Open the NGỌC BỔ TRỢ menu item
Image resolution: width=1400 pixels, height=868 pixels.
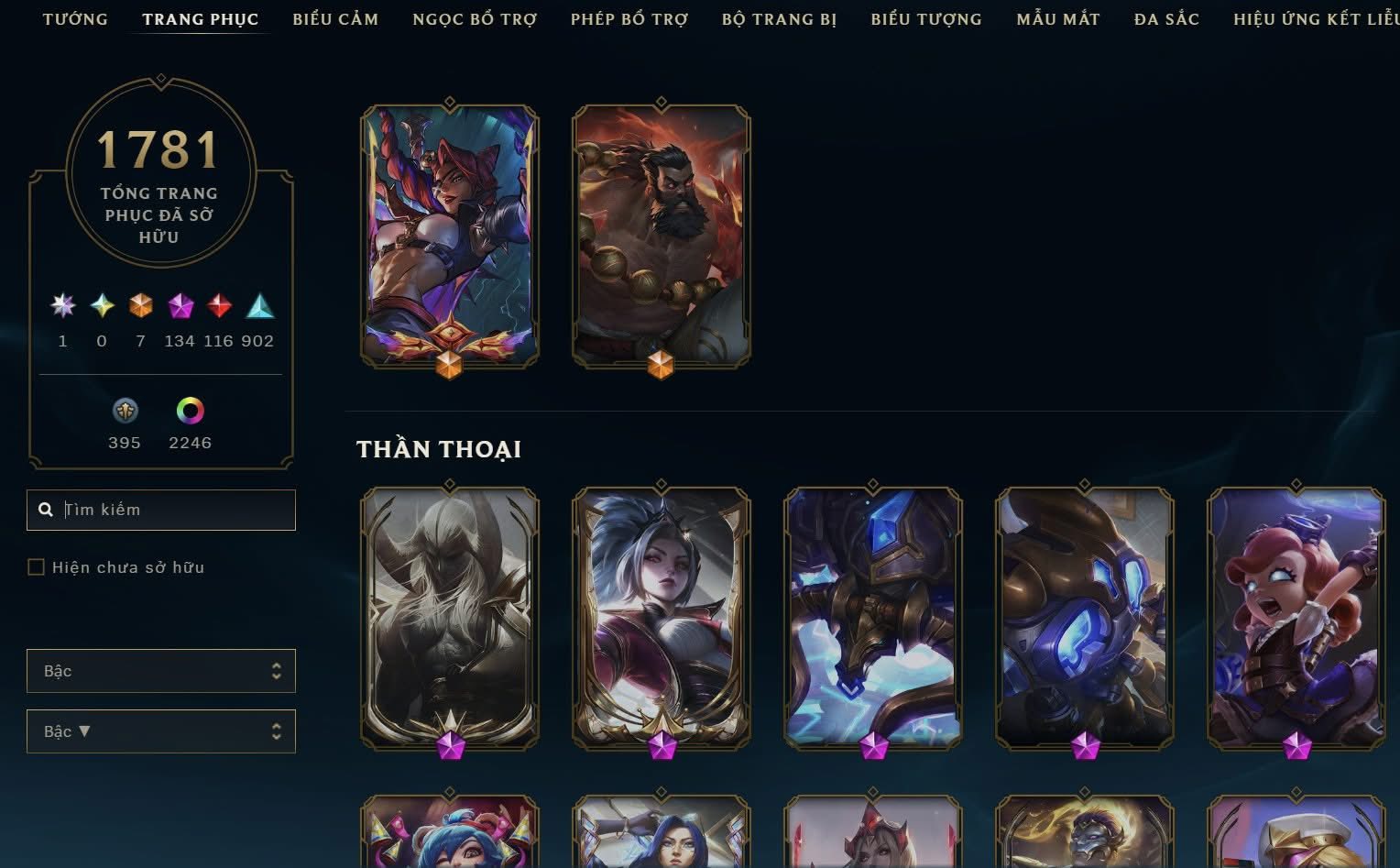[x=476, y=18]
